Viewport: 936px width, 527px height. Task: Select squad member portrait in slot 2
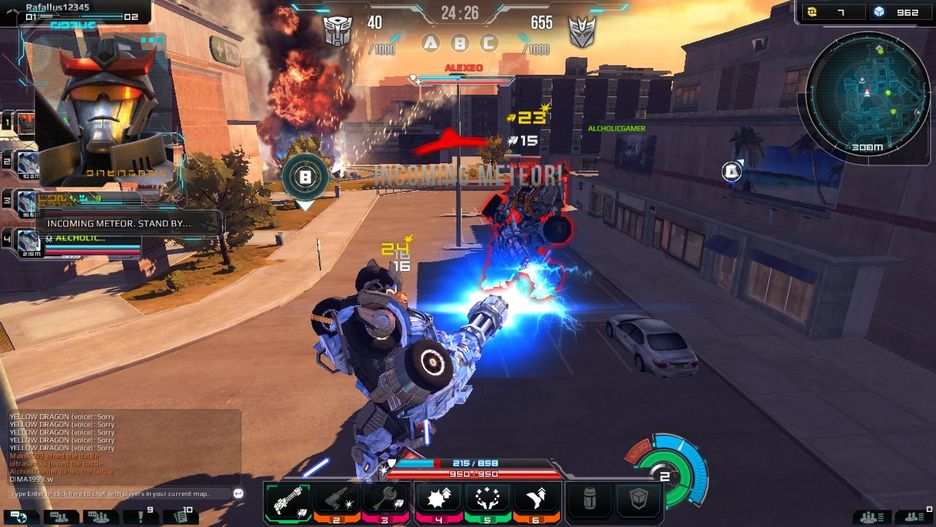click(x=26, y=163)
